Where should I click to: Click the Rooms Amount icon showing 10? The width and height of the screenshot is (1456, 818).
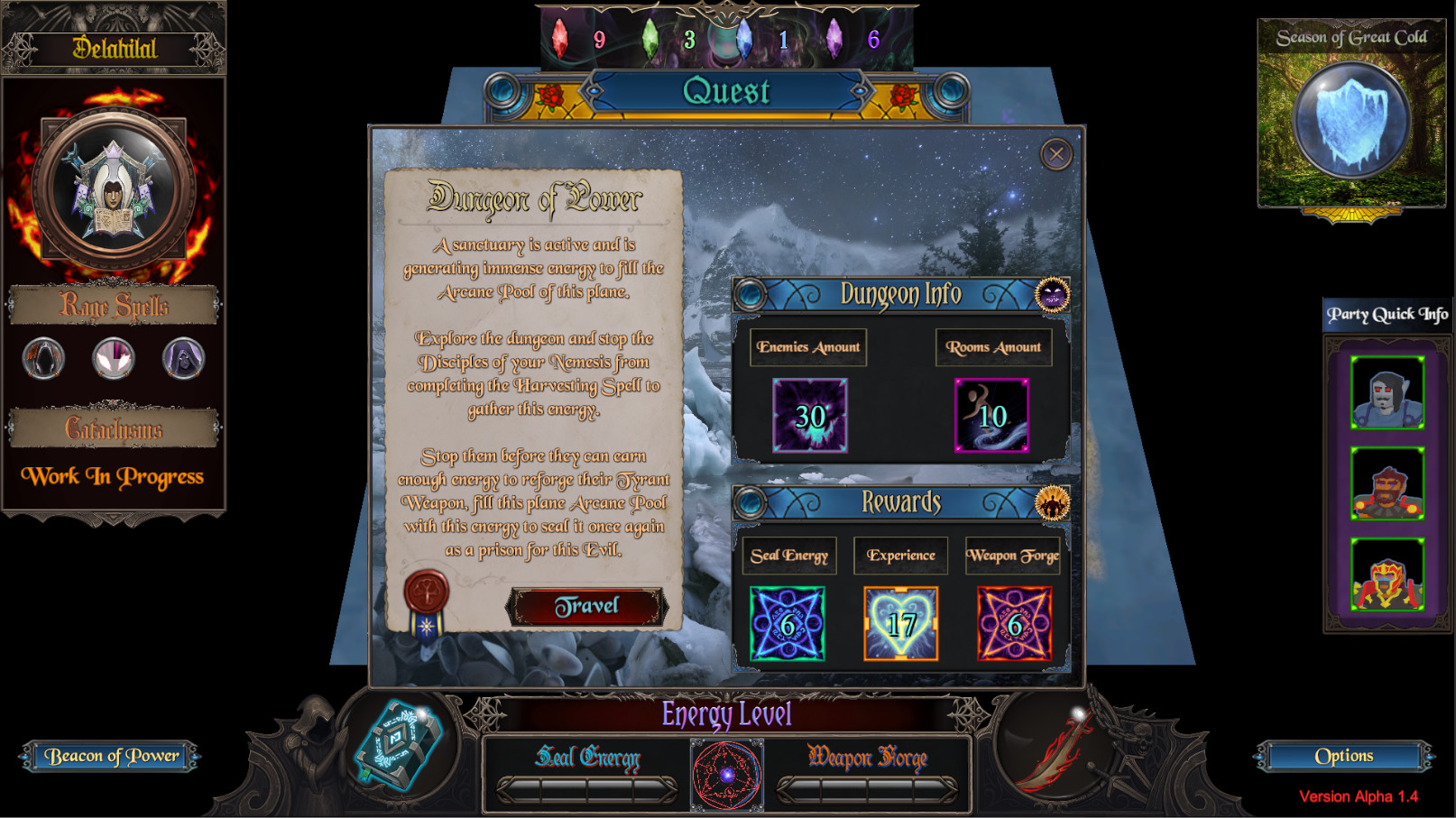[992, 416]
